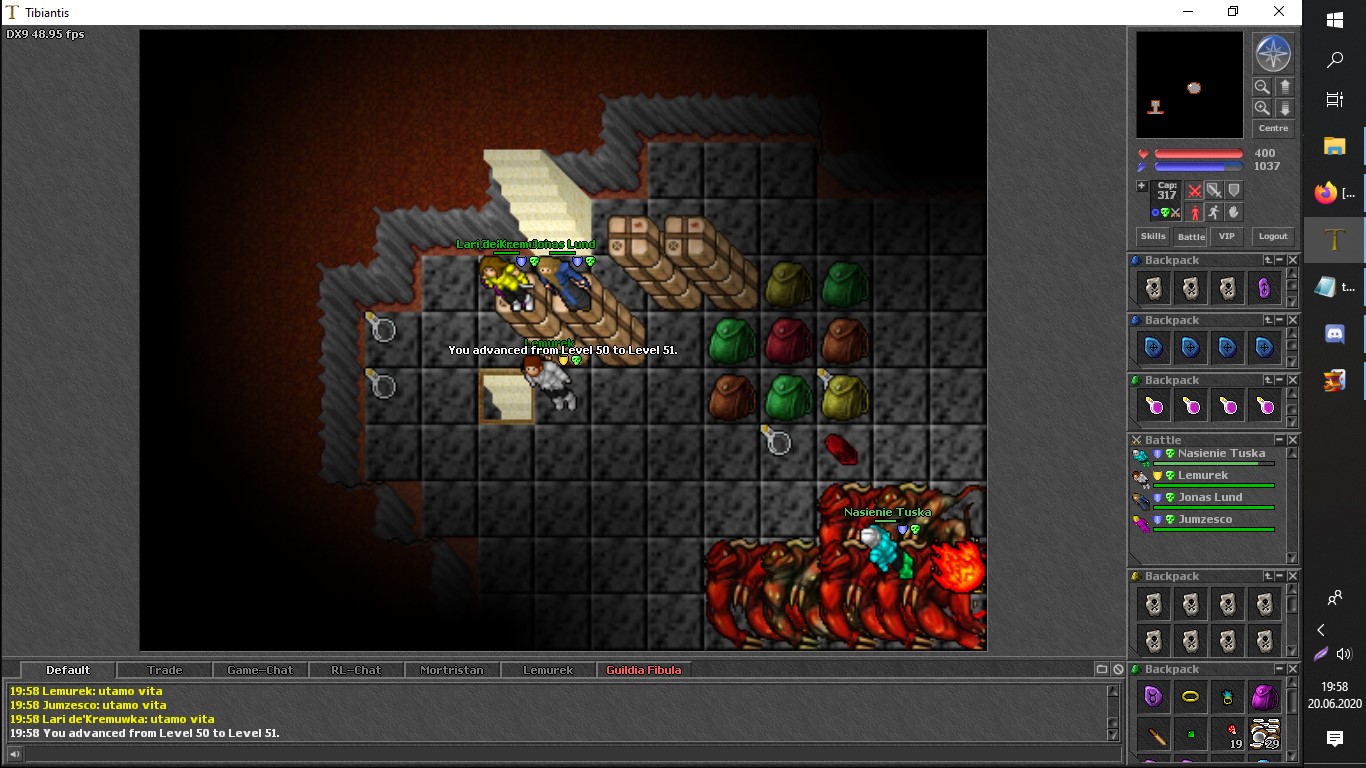Select the Guildia Fibula chat tab
The width and height of the screenshot is (1366, 768).
643,670
